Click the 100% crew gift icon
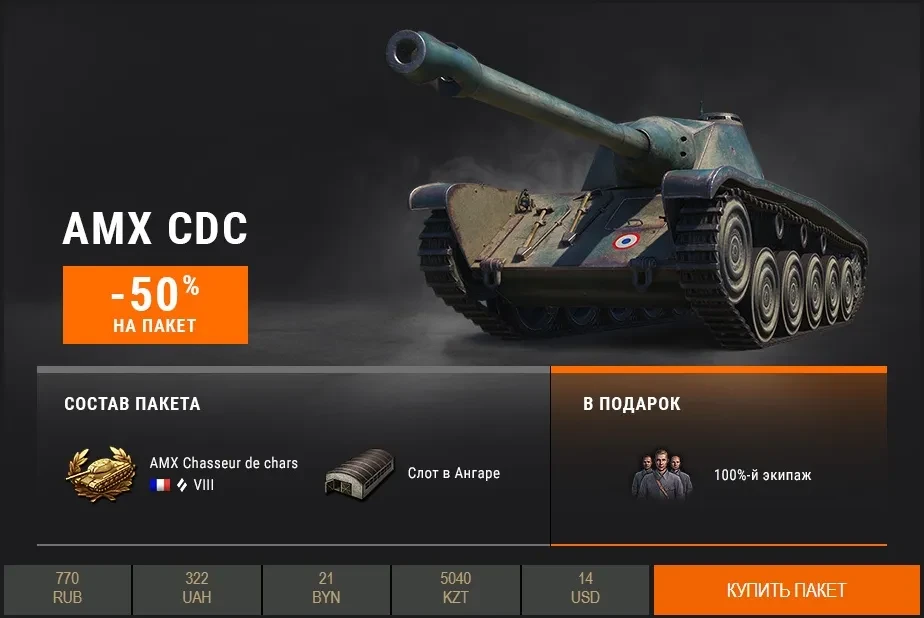Screen dimensions: 924x618 (x=661, y=474)
